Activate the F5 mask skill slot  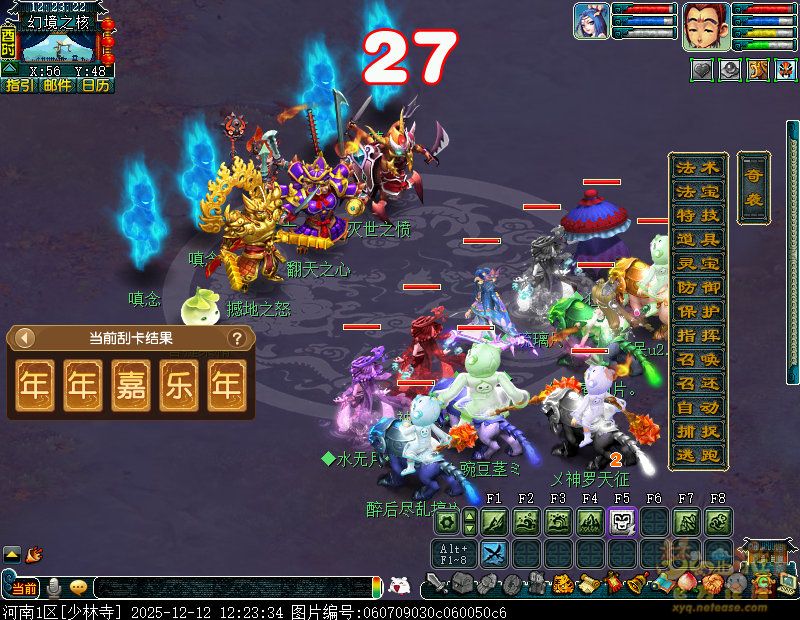click(621, 521)
